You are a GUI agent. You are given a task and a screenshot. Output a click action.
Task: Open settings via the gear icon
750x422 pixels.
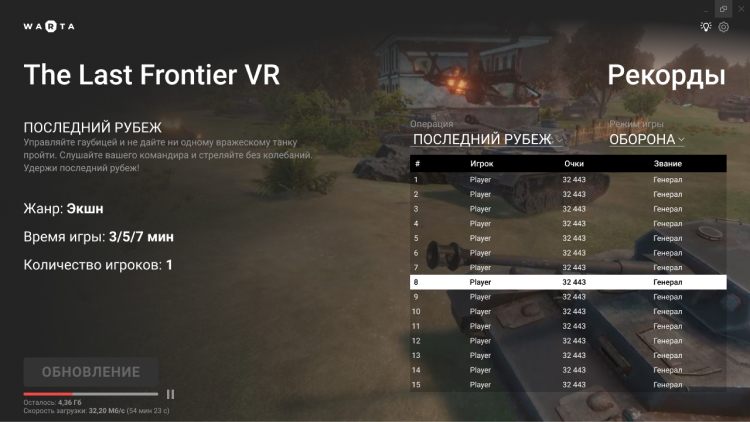(x=724, y=27)
